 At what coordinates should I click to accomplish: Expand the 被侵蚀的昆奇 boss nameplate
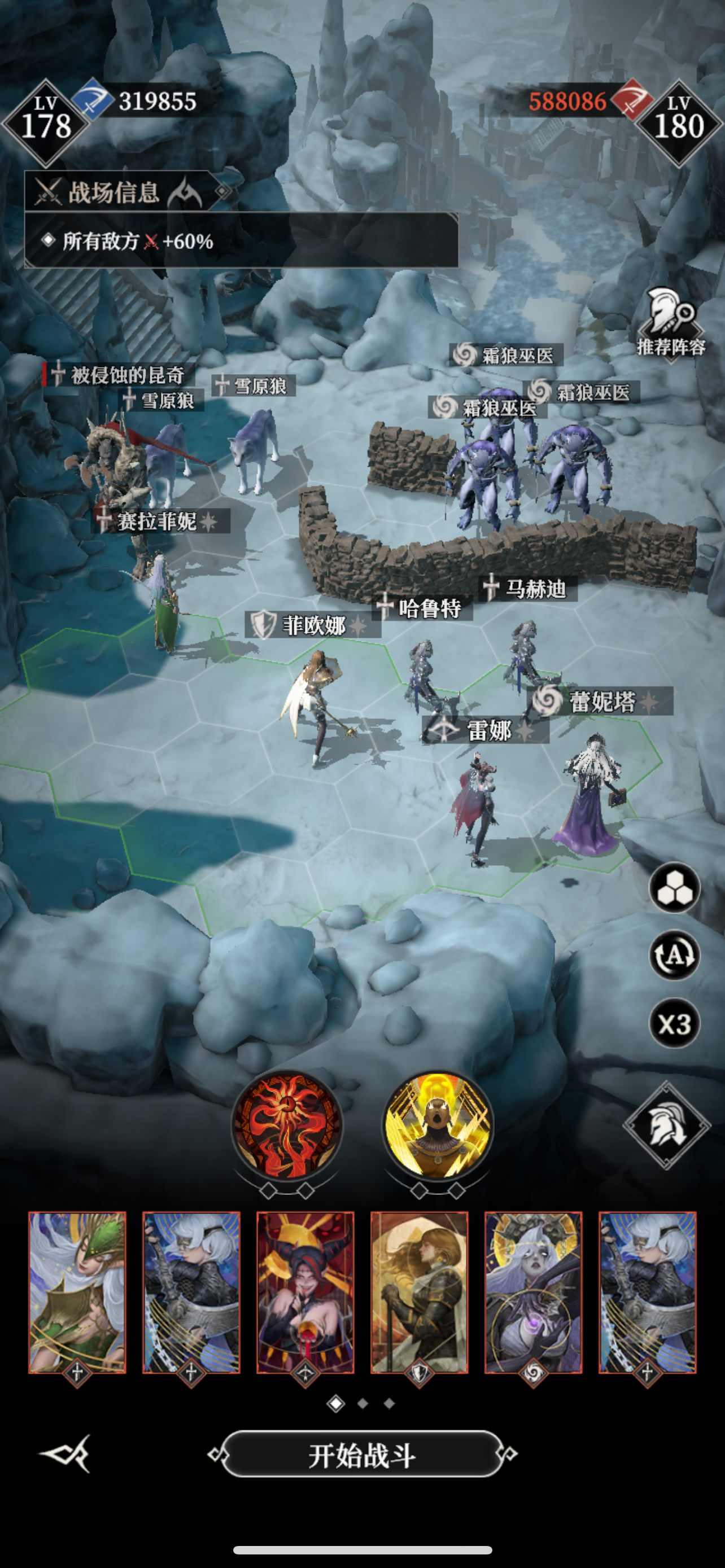click(117, 374)
